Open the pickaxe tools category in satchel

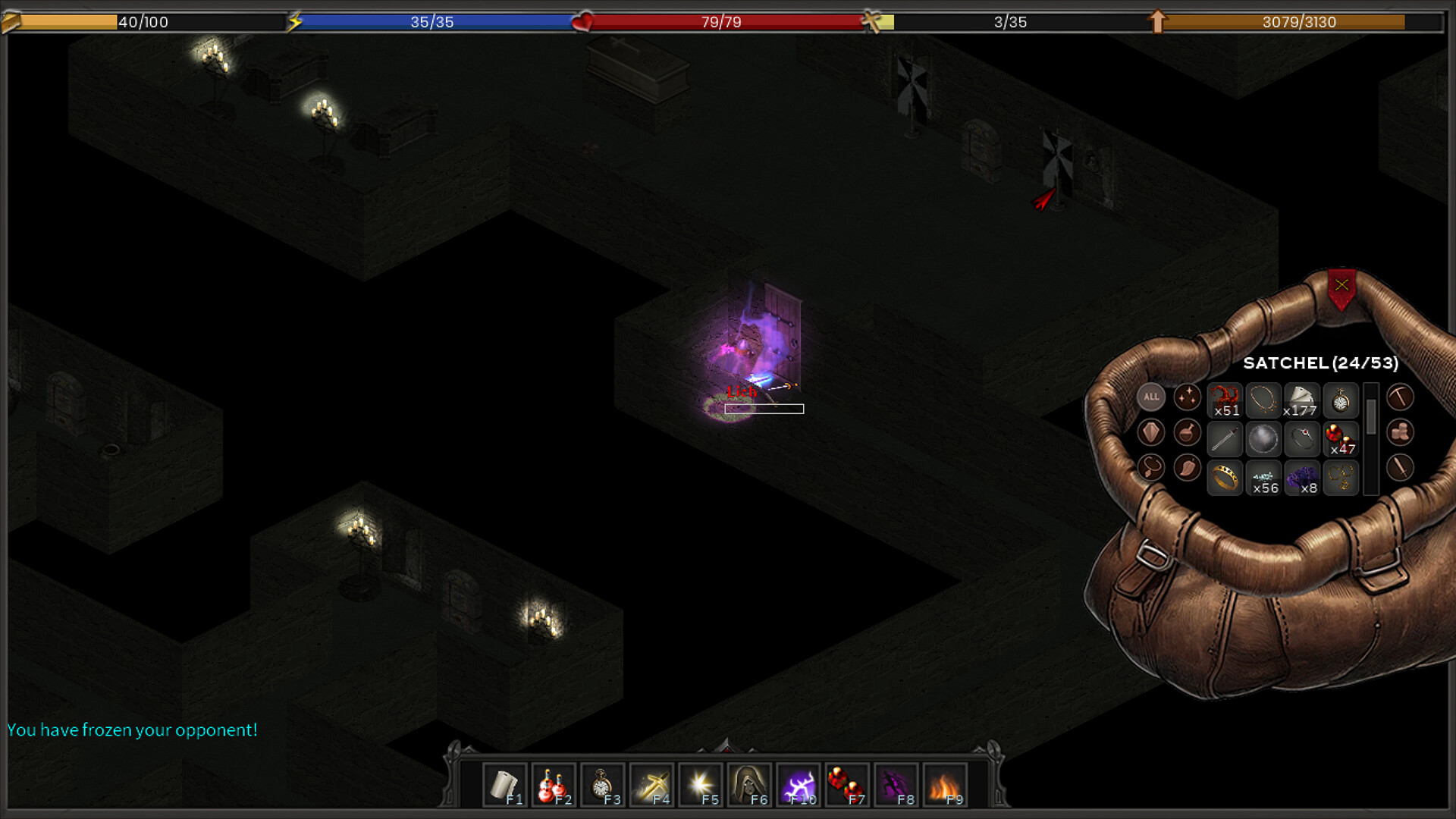1400,397
